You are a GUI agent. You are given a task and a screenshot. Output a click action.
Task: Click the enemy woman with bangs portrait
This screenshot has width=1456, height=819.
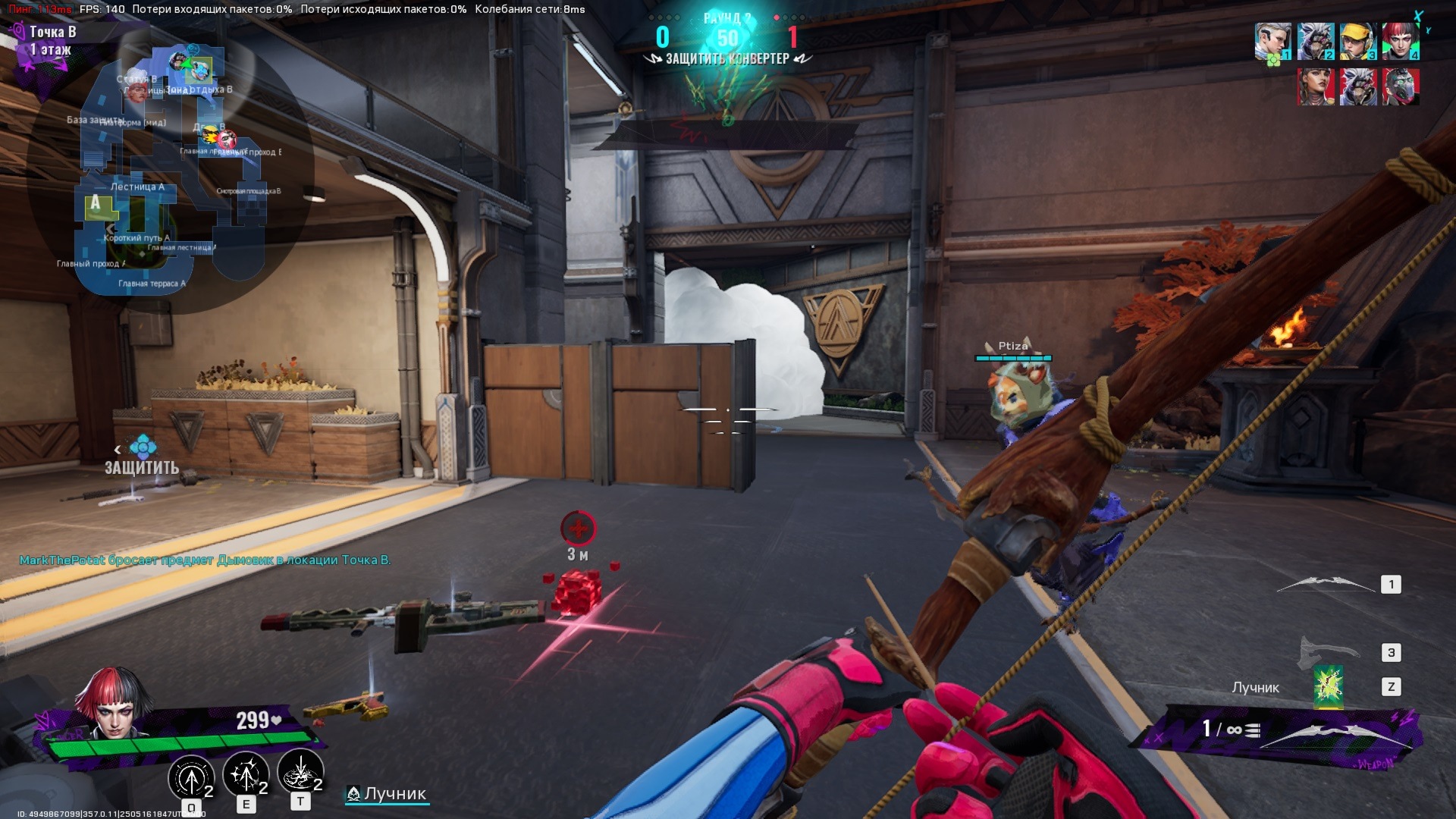click(1316, 86)
